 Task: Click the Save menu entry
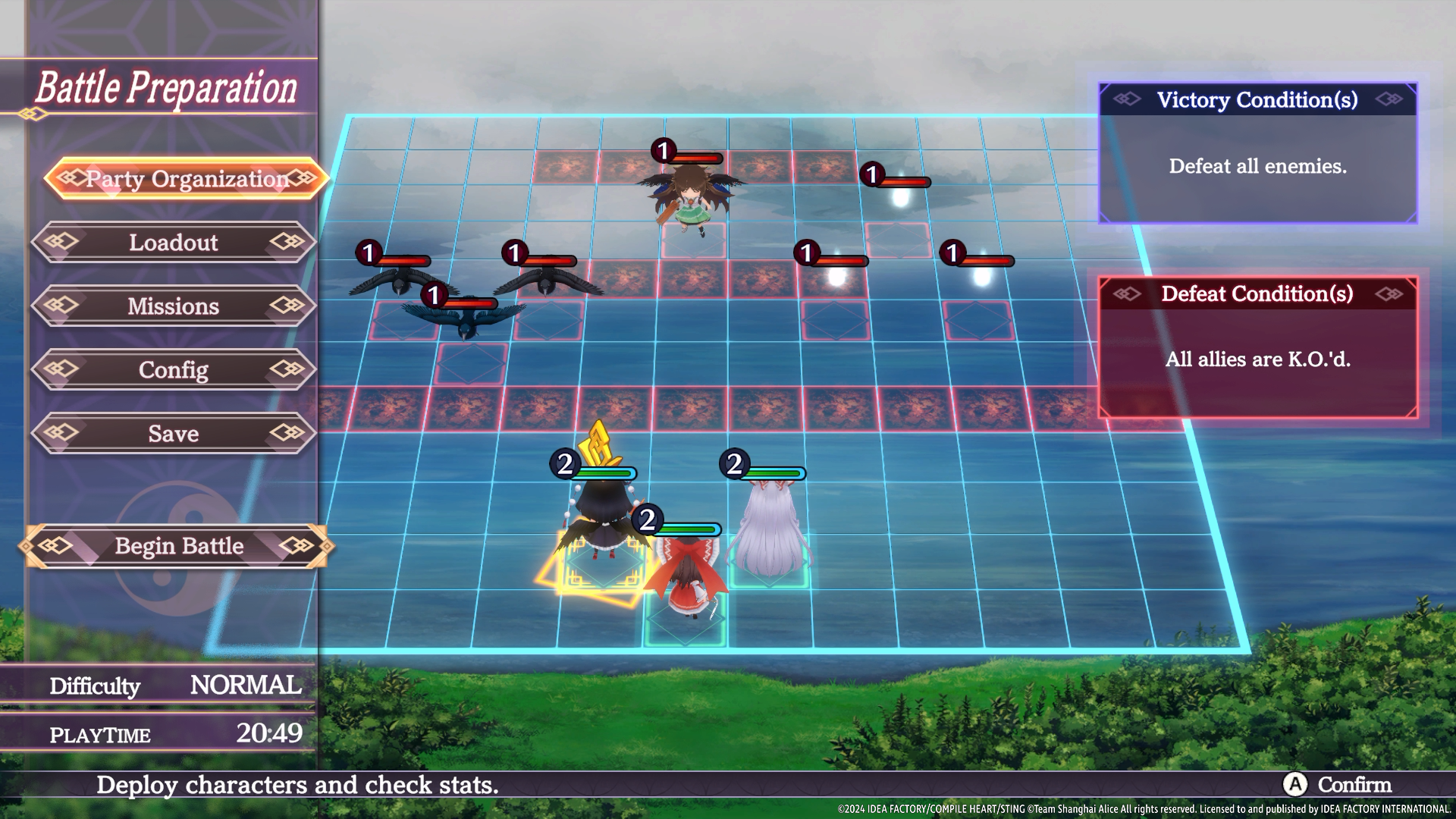[174, 434]
